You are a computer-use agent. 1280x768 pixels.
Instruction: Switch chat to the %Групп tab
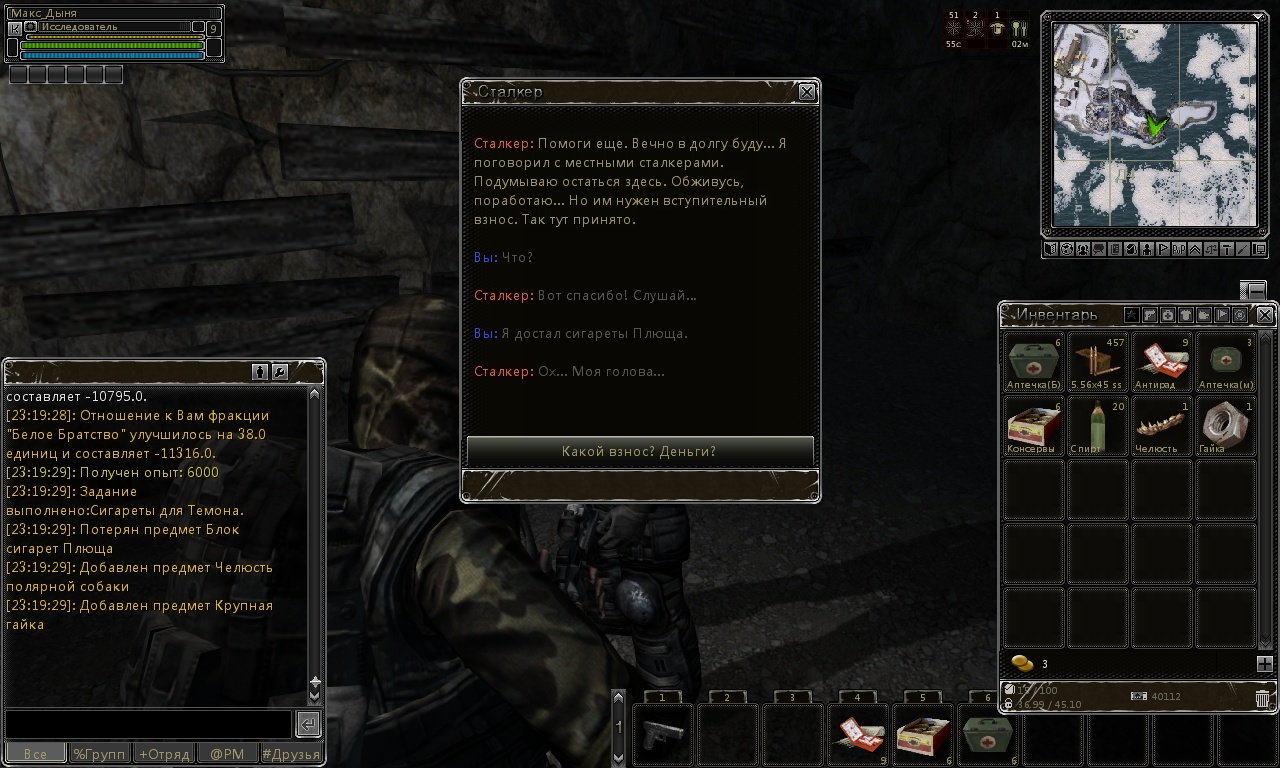[99, 754]
